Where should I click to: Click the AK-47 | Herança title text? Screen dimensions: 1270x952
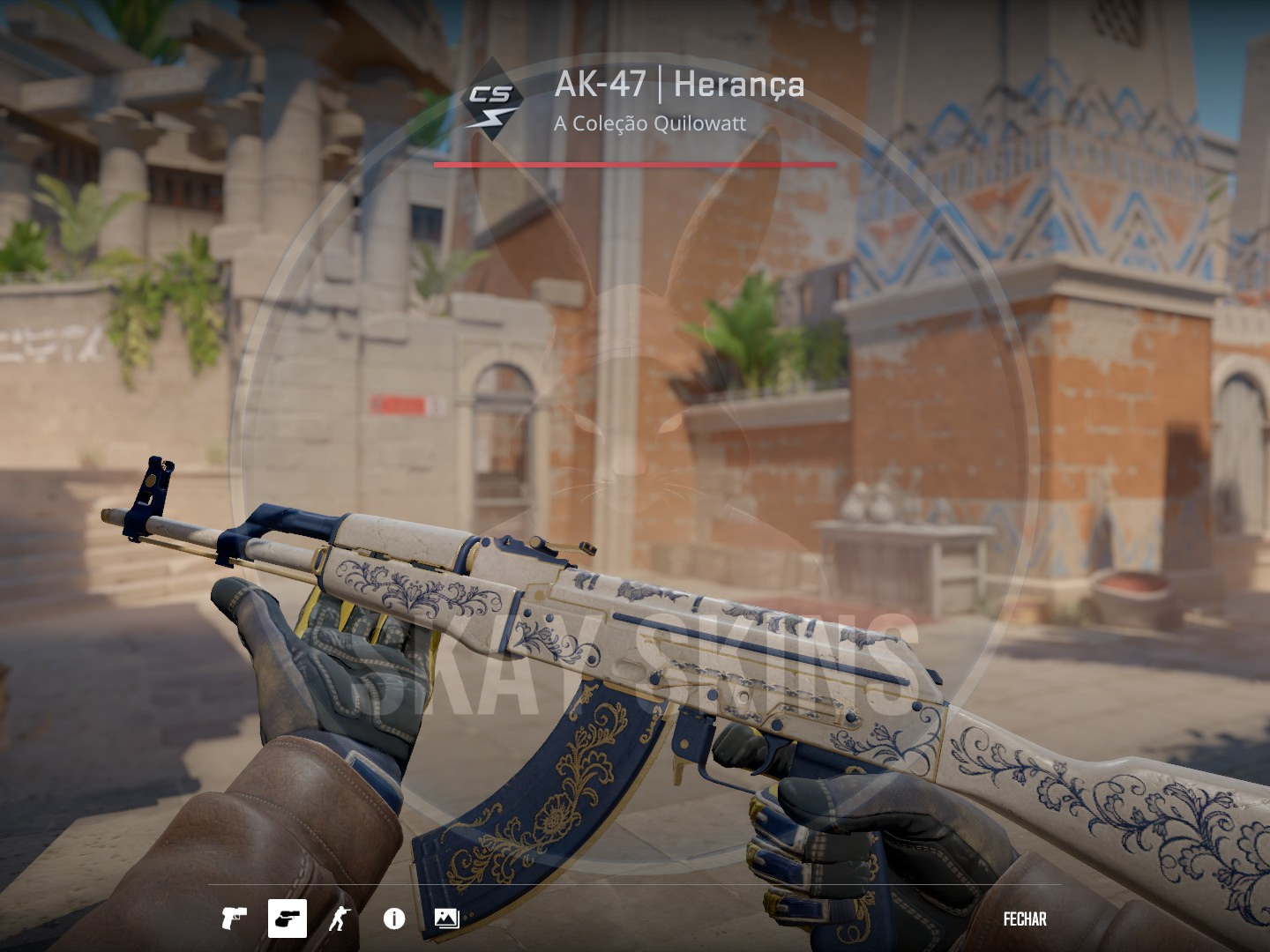coord(679,86)
